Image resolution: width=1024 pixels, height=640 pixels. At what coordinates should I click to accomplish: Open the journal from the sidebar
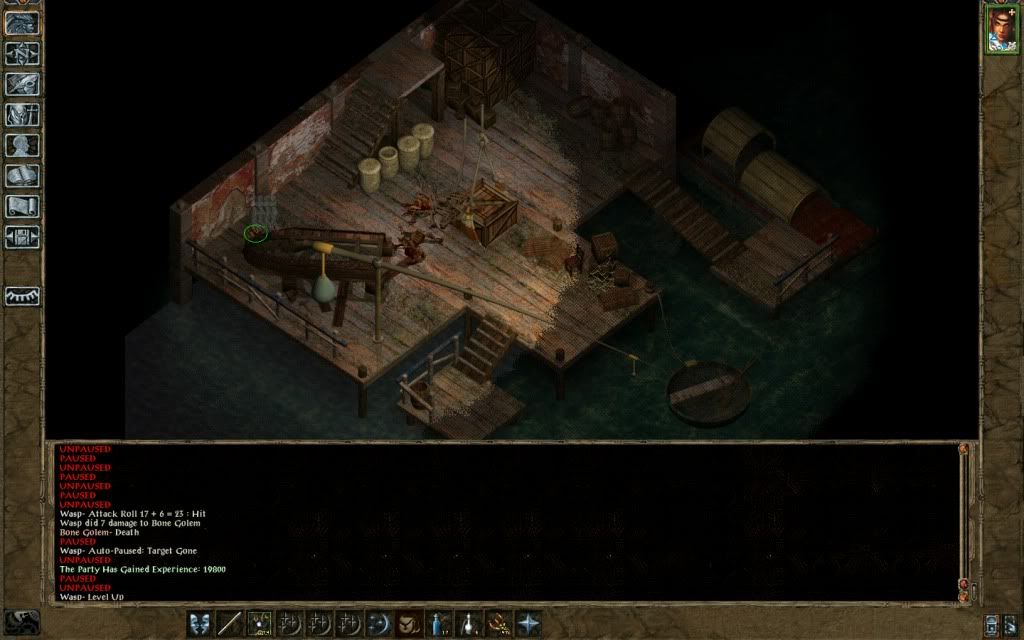pos(22,84)
